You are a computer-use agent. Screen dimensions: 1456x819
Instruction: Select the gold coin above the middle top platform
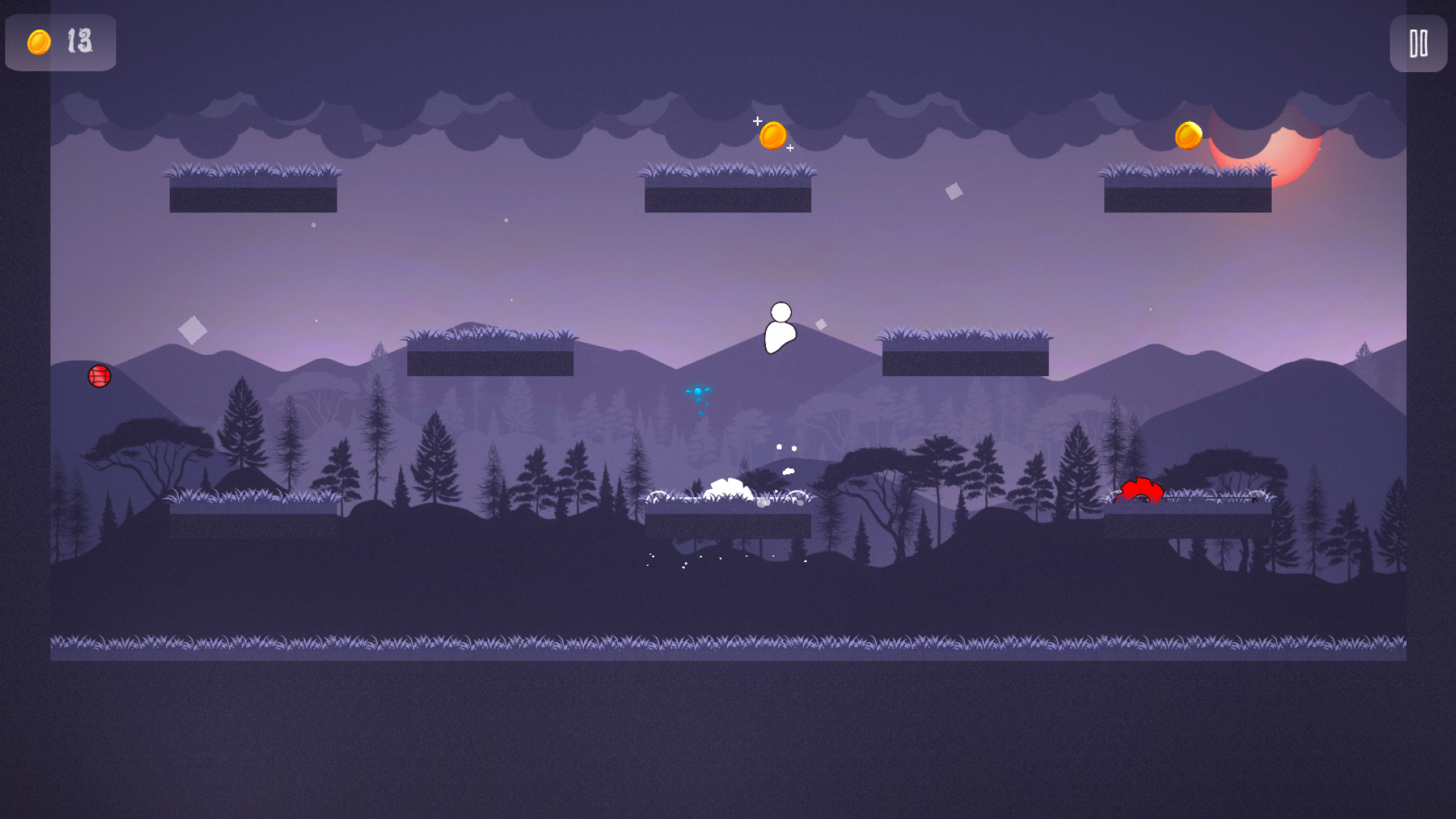point(772,134)
